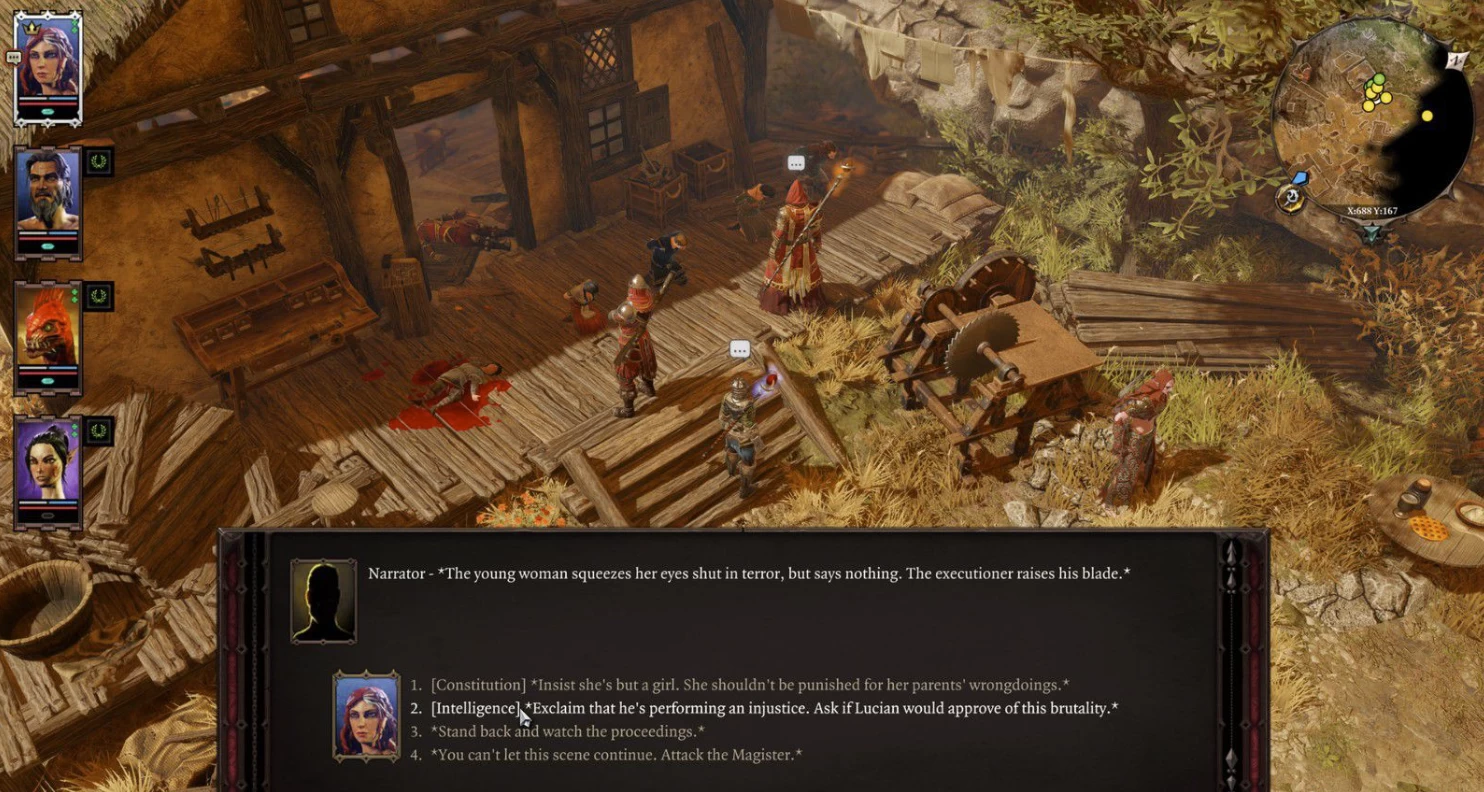1484x792 pixels.
Task: Click the laurel wreath icon beside the lizard
Action: coord(99,296)
